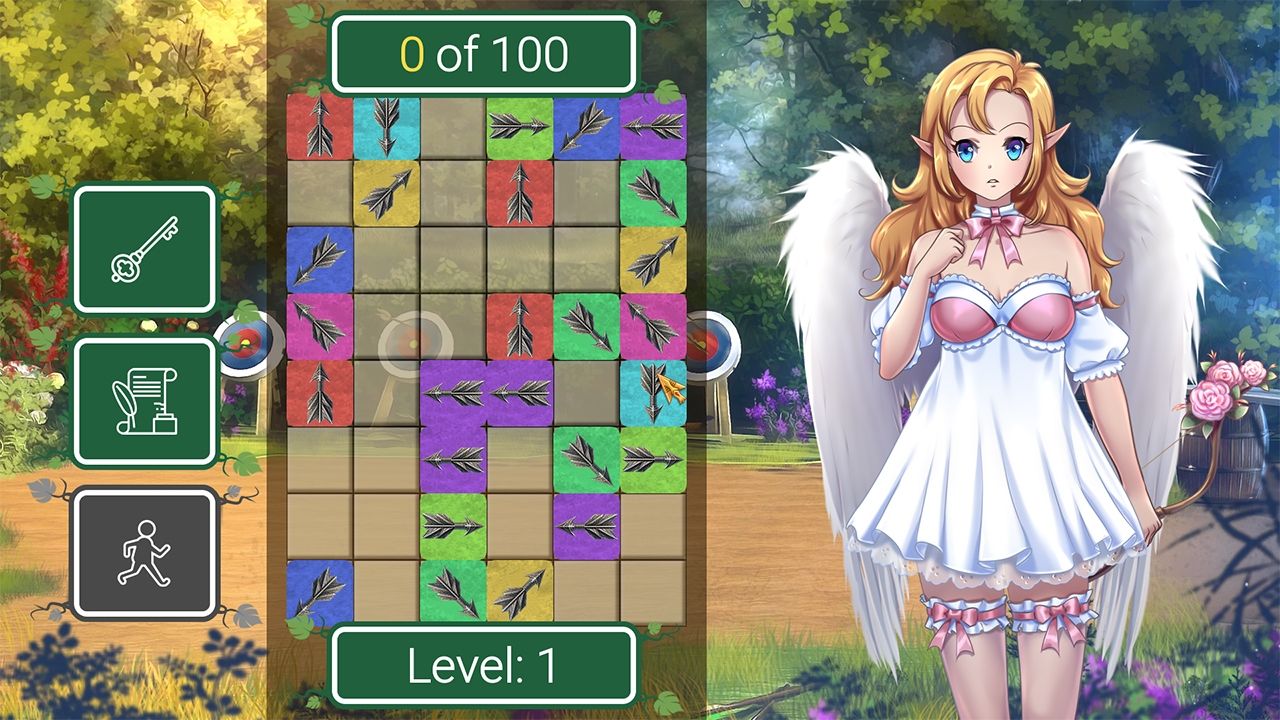
Task: Open the key icon button
Action: coord(145,249)
